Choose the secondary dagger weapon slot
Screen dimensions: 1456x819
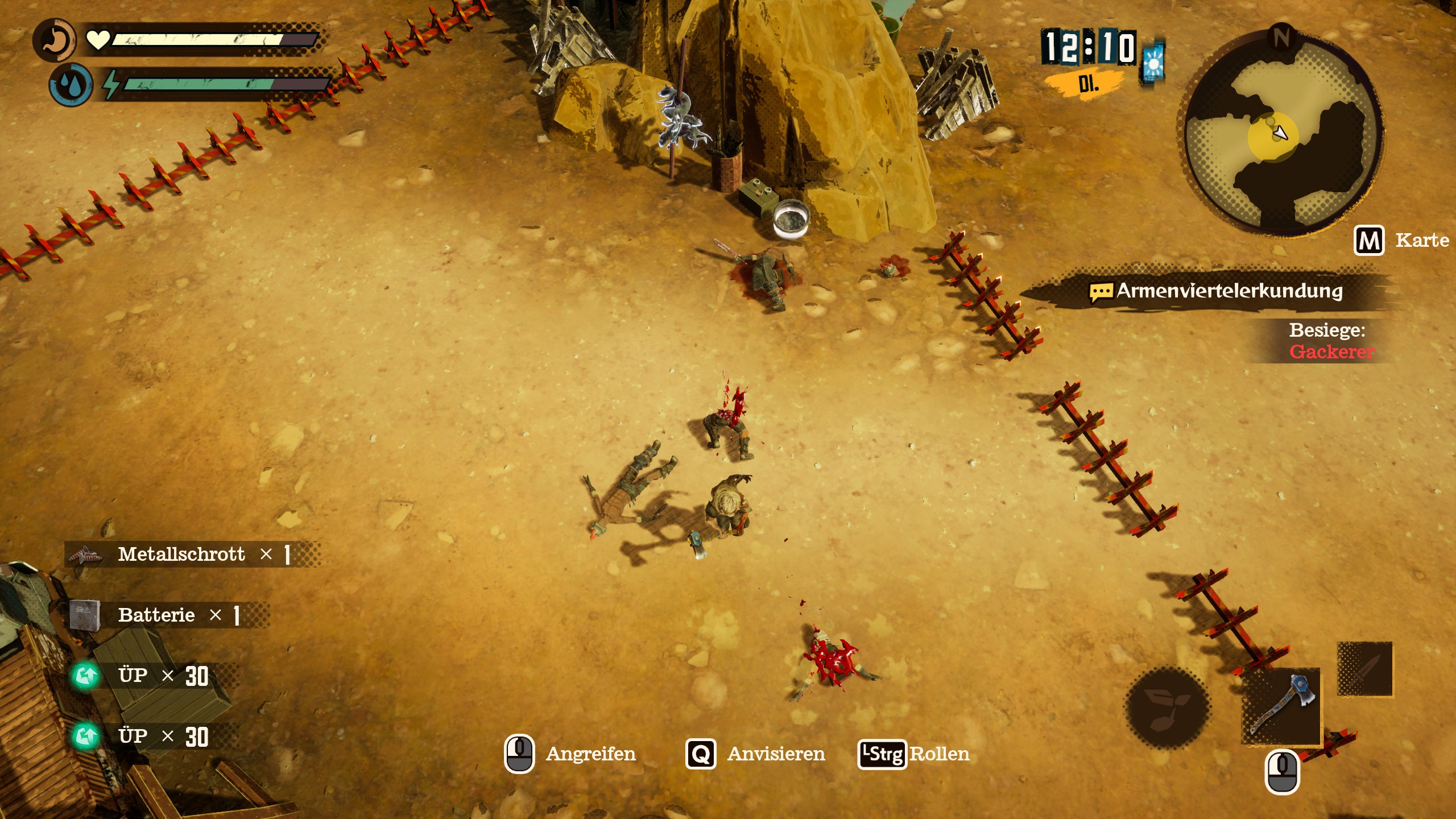(x=1364, y=669)
